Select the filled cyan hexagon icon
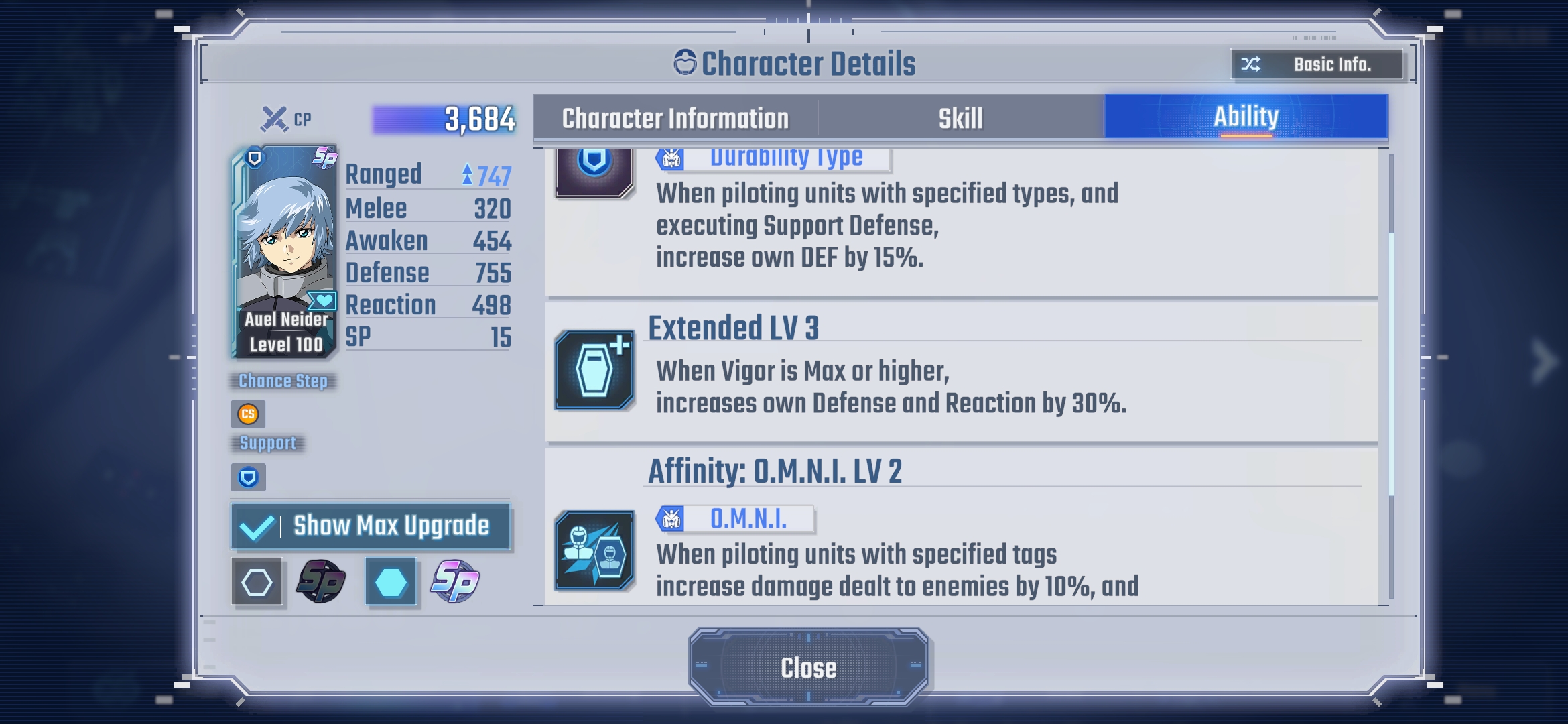The height and width of the screenshot is (724, 1568). pyautogui.click(x=391, y=582)
